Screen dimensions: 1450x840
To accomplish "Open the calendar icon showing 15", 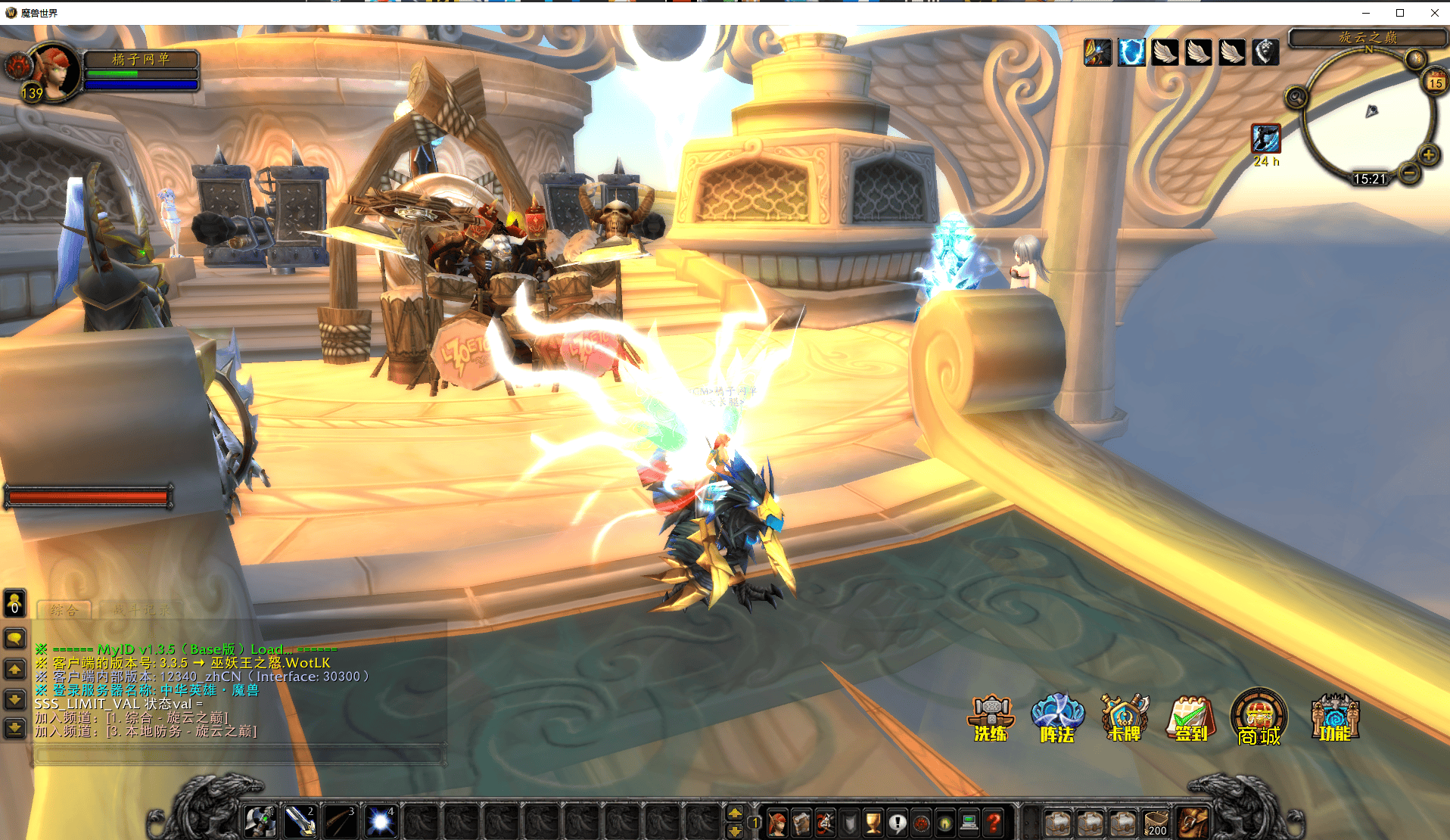I will click(1435, 82).
